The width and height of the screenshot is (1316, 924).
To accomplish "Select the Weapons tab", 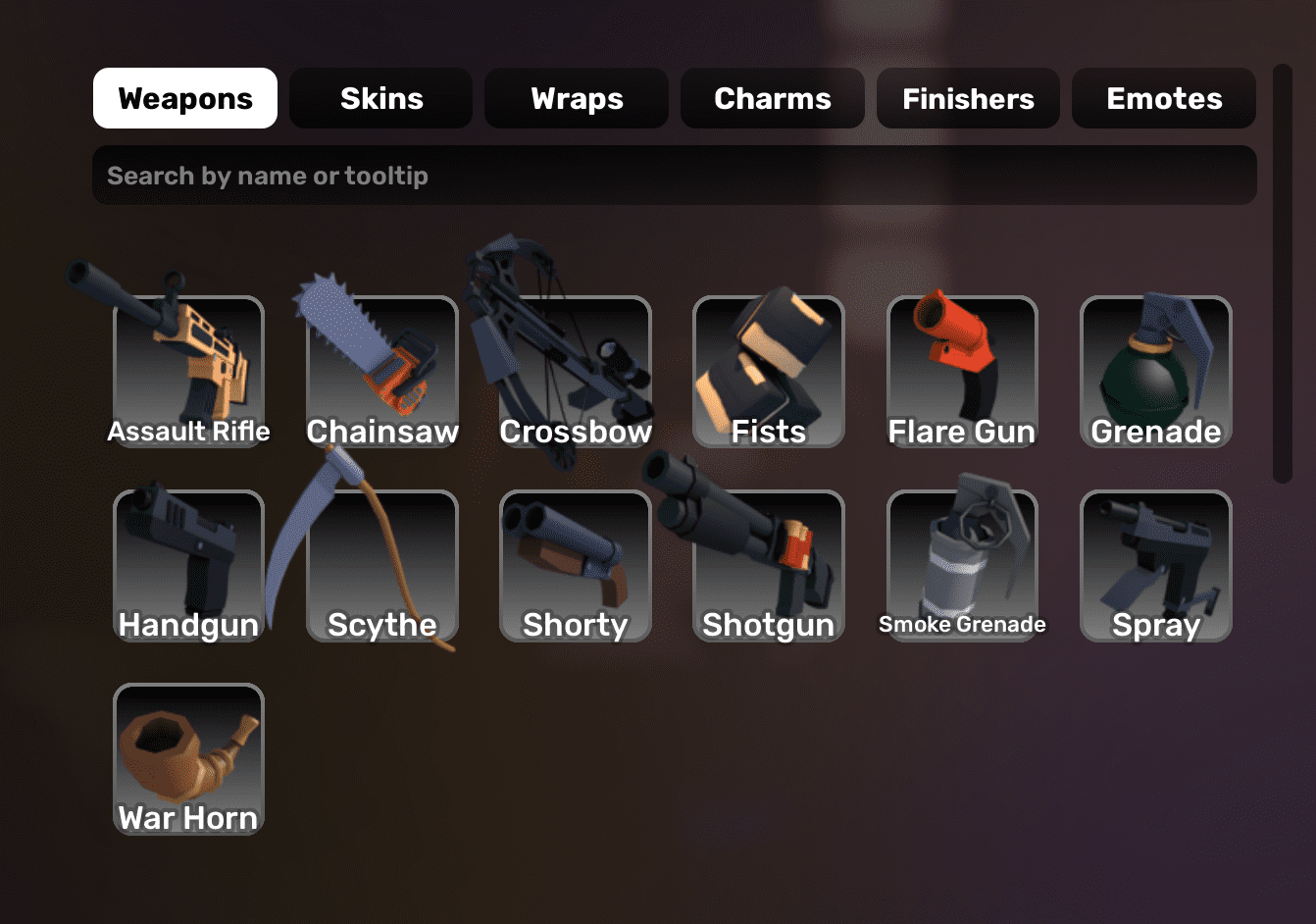I will 184,98.
